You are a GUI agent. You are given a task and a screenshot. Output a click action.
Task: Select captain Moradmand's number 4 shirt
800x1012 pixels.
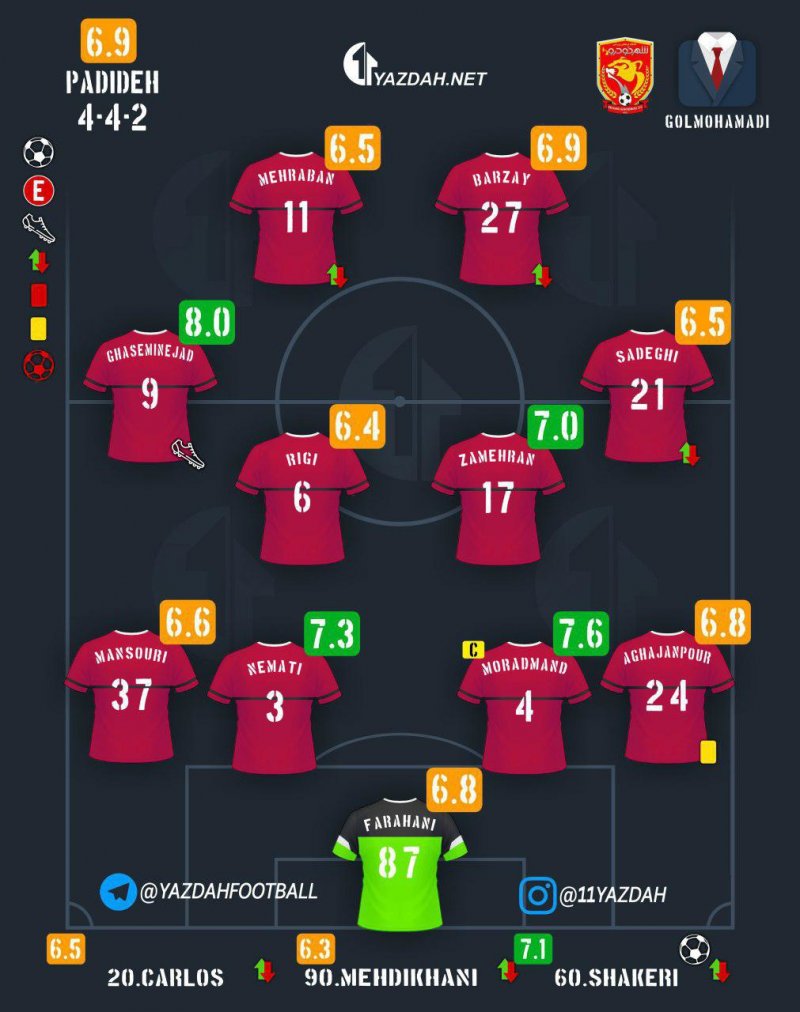(523, 707)
